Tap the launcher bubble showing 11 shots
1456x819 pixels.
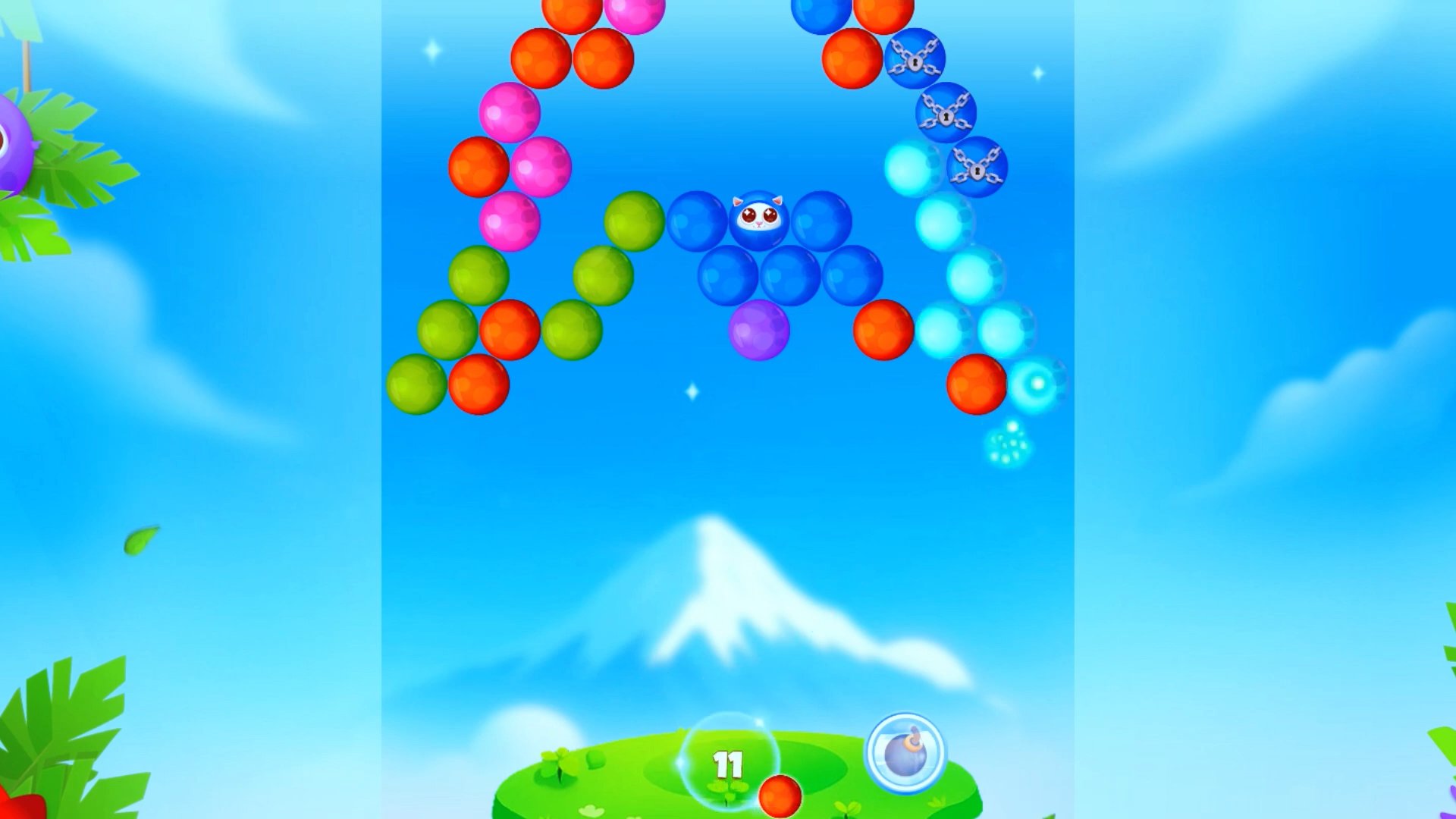tap(729, 761)
